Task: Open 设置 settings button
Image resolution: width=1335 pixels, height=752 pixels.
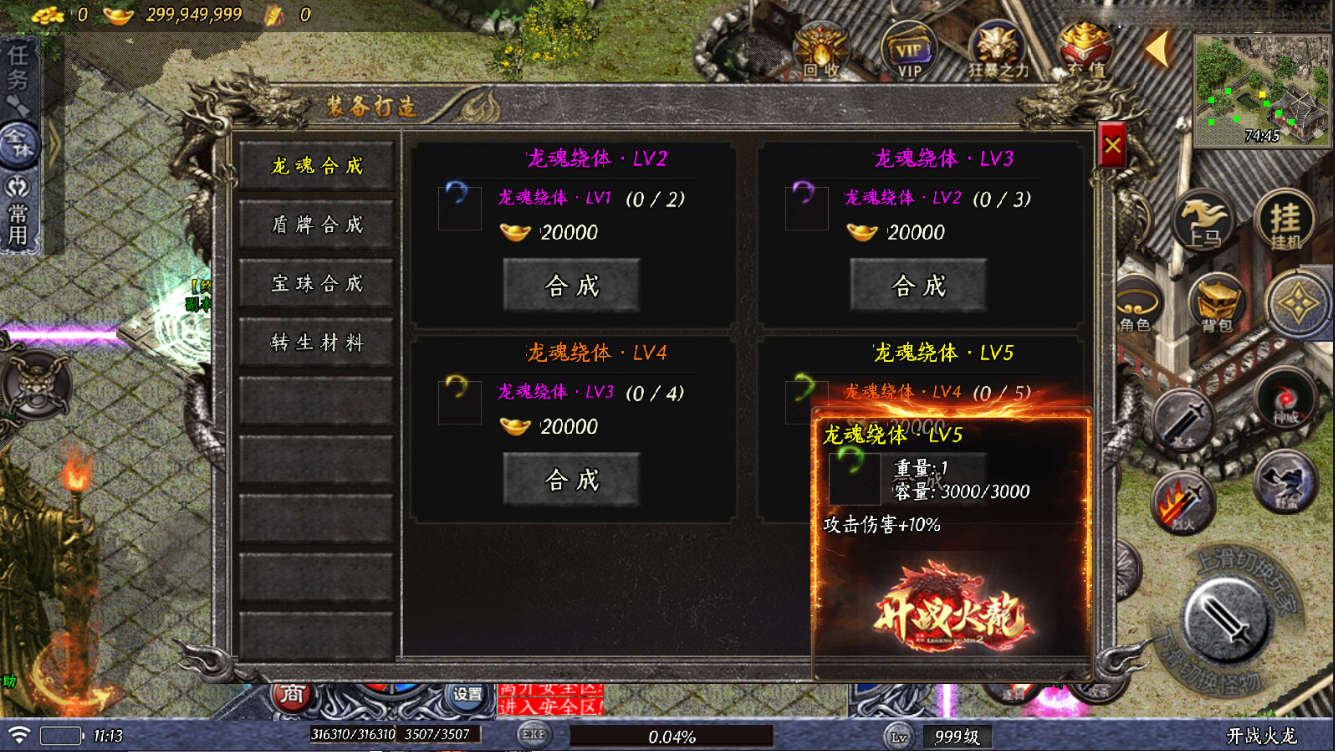Action: point(467,693)
